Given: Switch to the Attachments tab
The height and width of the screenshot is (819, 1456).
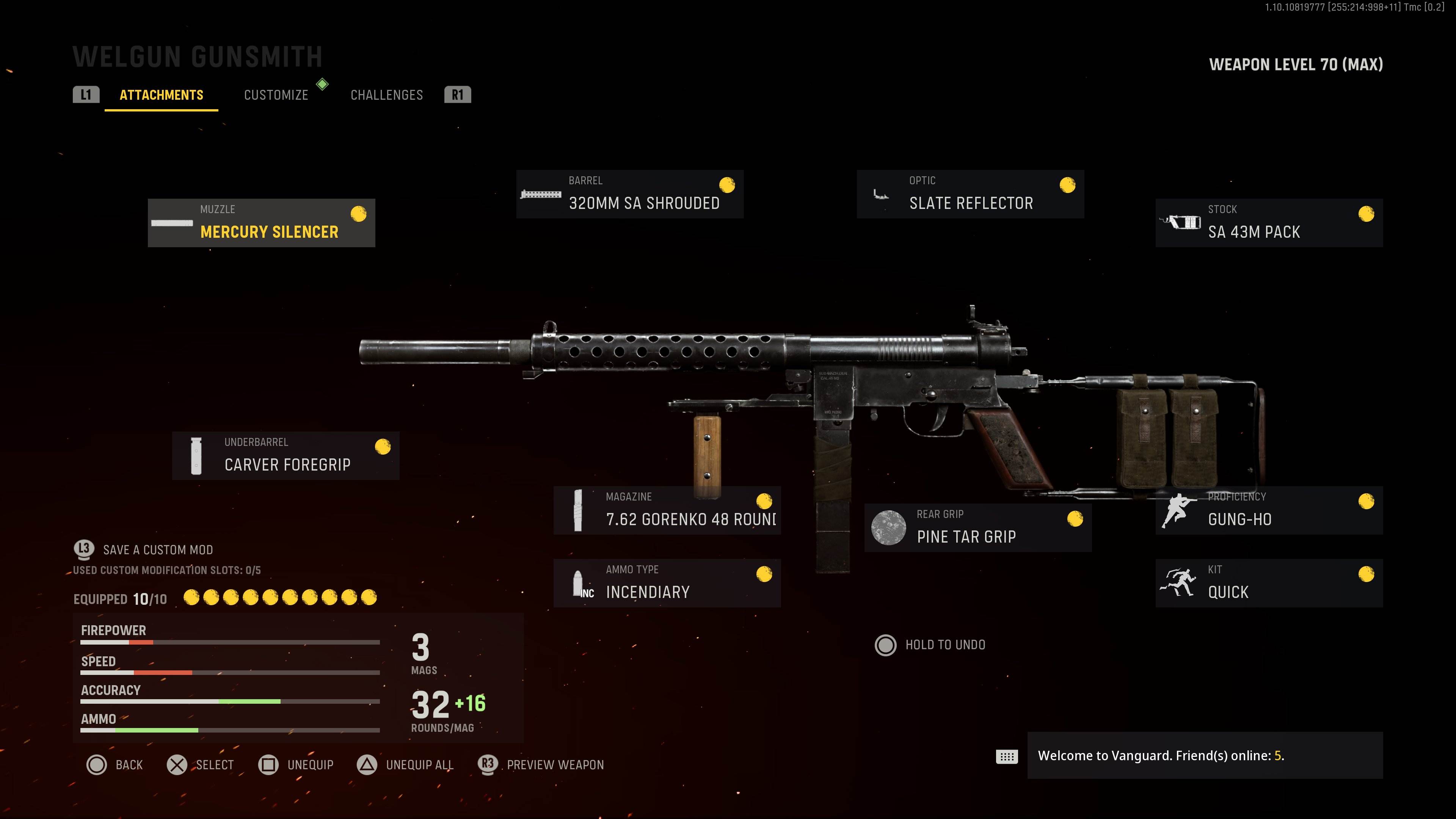Looking at the screenshot, I should (x=161, y=95).
